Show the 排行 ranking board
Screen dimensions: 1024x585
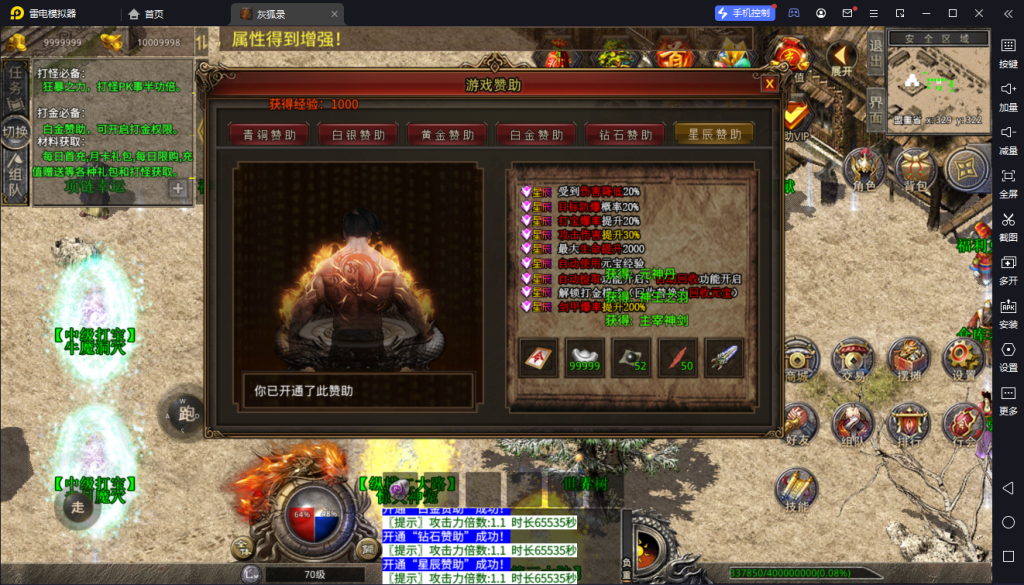(x=908, y=424)
